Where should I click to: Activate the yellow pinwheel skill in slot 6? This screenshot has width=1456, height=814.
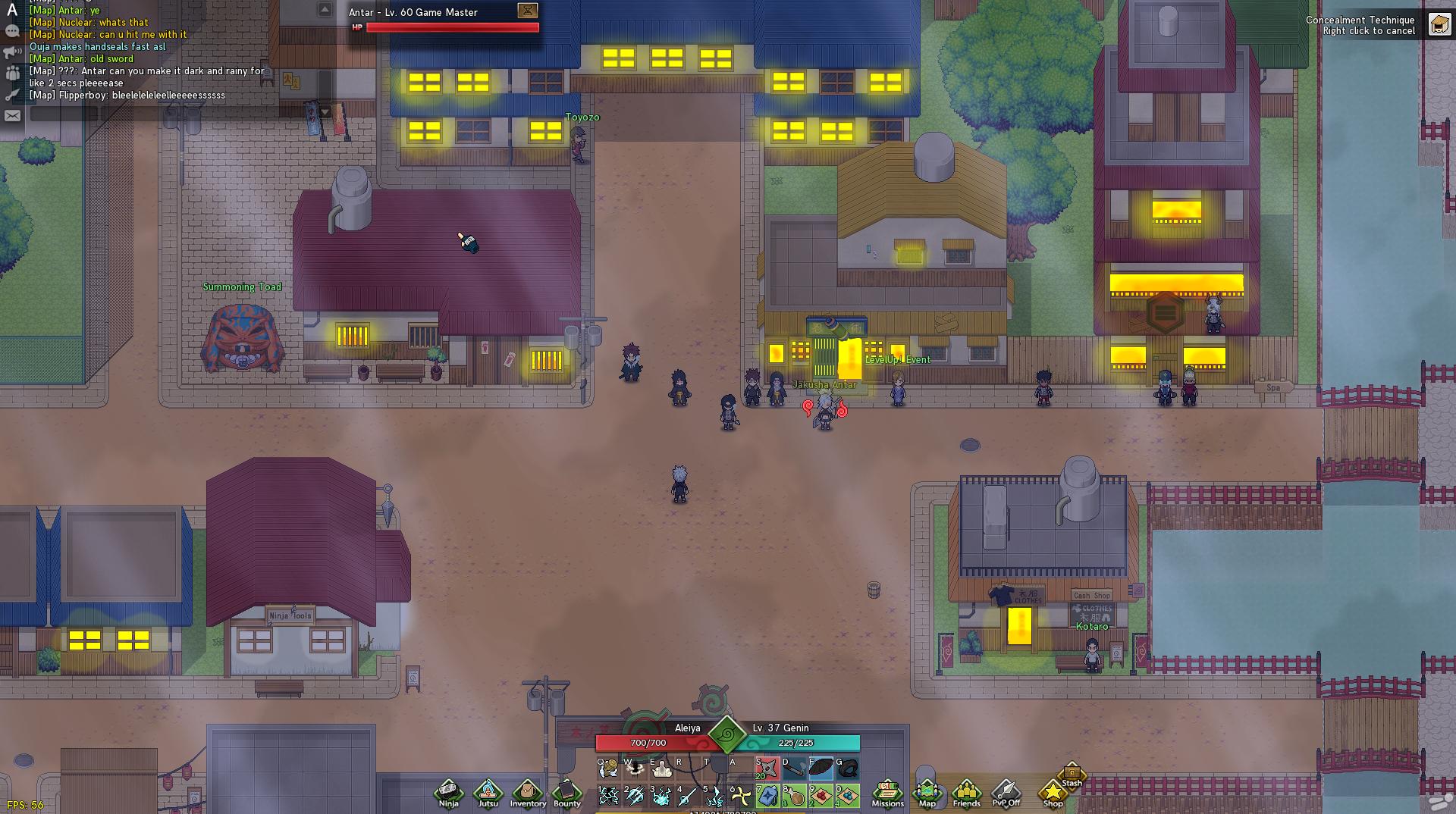point(741,796)
